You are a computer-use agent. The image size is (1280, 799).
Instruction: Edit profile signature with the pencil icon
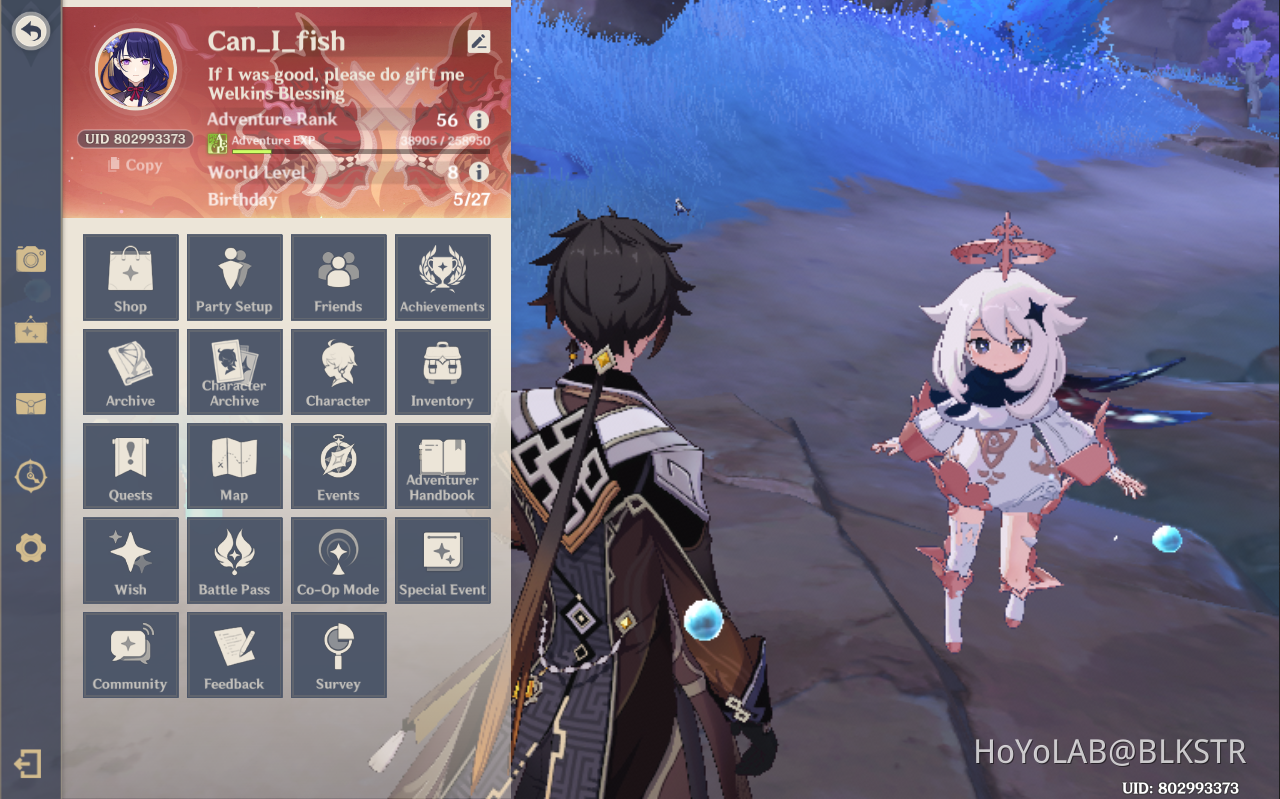[479, 41]
